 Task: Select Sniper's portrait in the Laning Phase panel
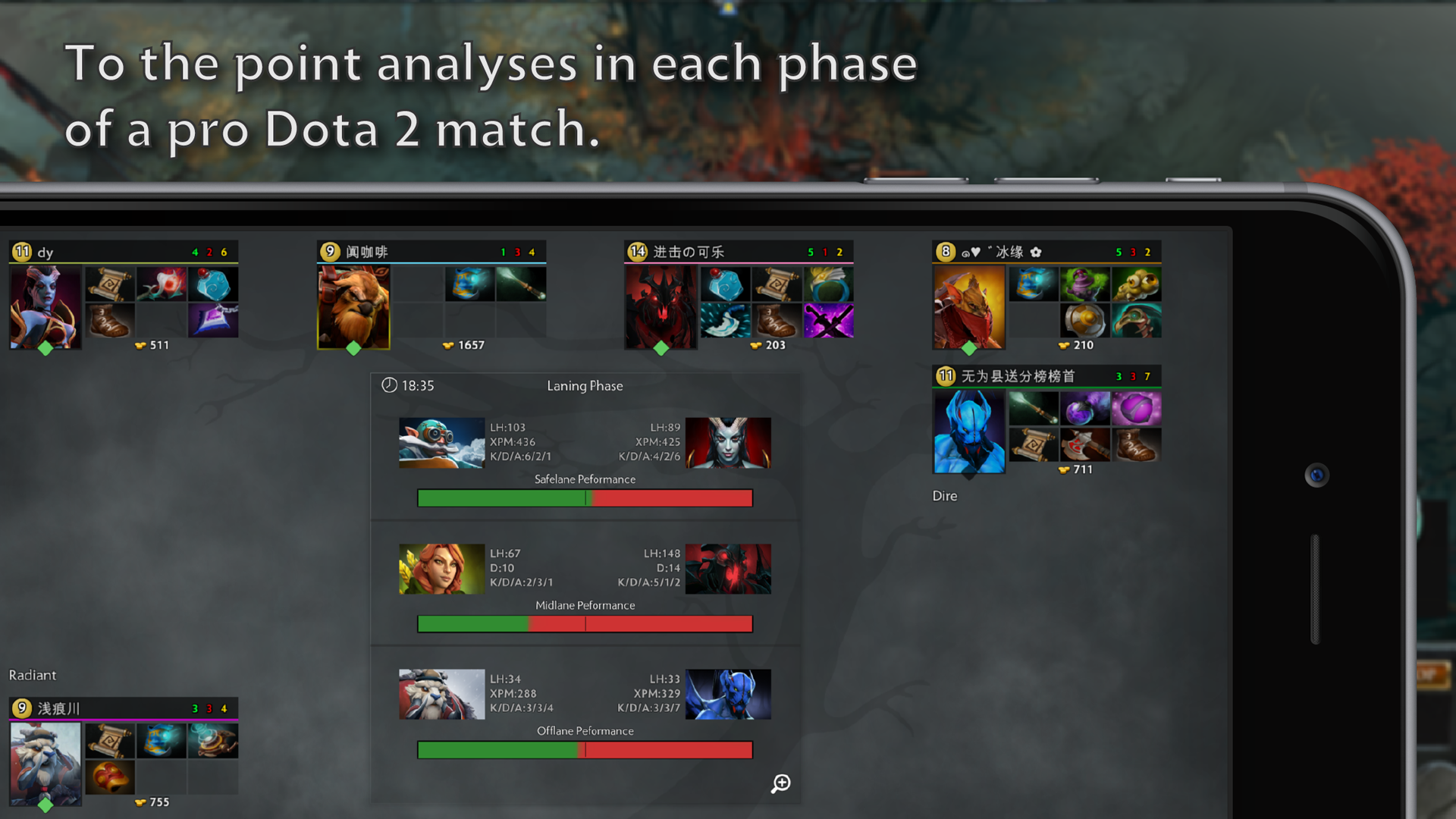pos(442,443)
